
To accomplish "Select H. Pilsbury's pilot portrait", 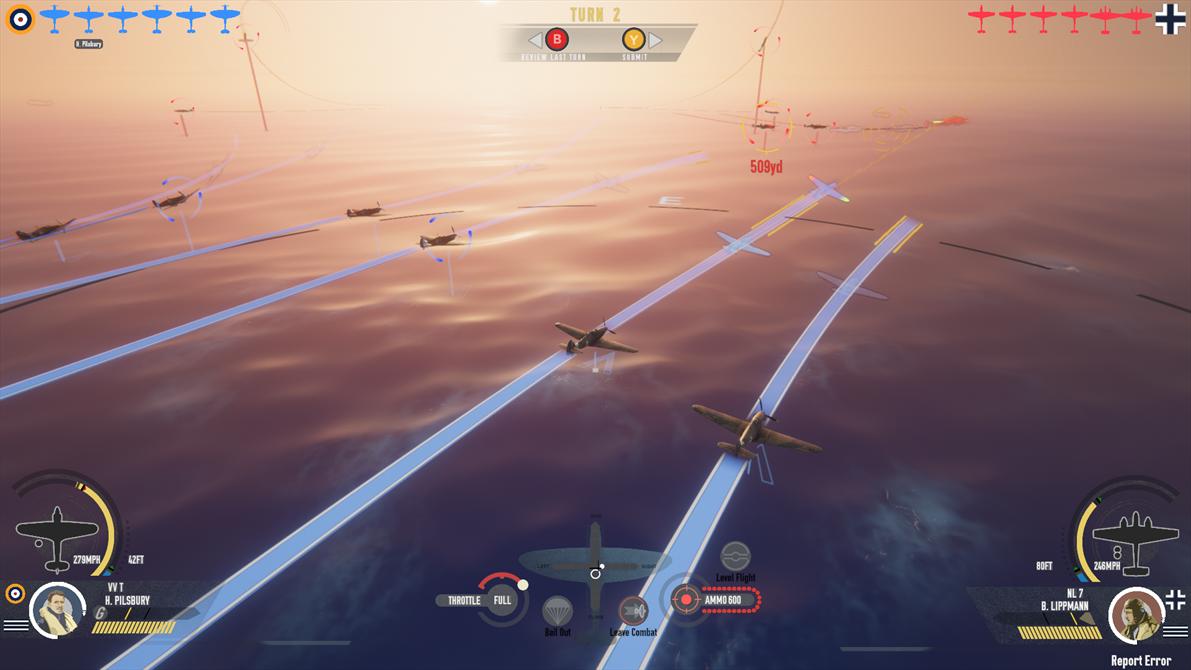I will click(57, 609).
